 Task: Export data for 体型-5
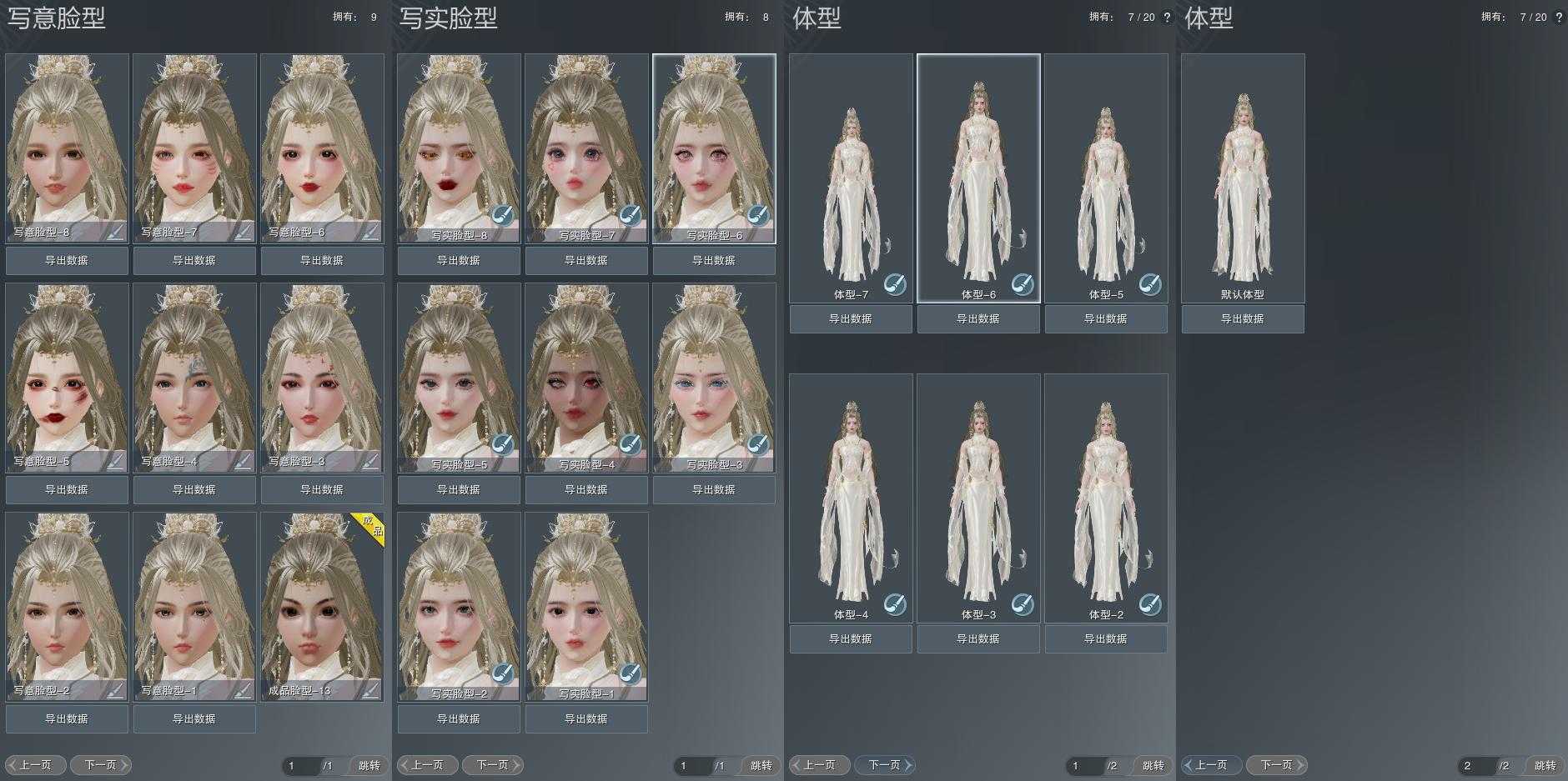(x=1106, y=319)
